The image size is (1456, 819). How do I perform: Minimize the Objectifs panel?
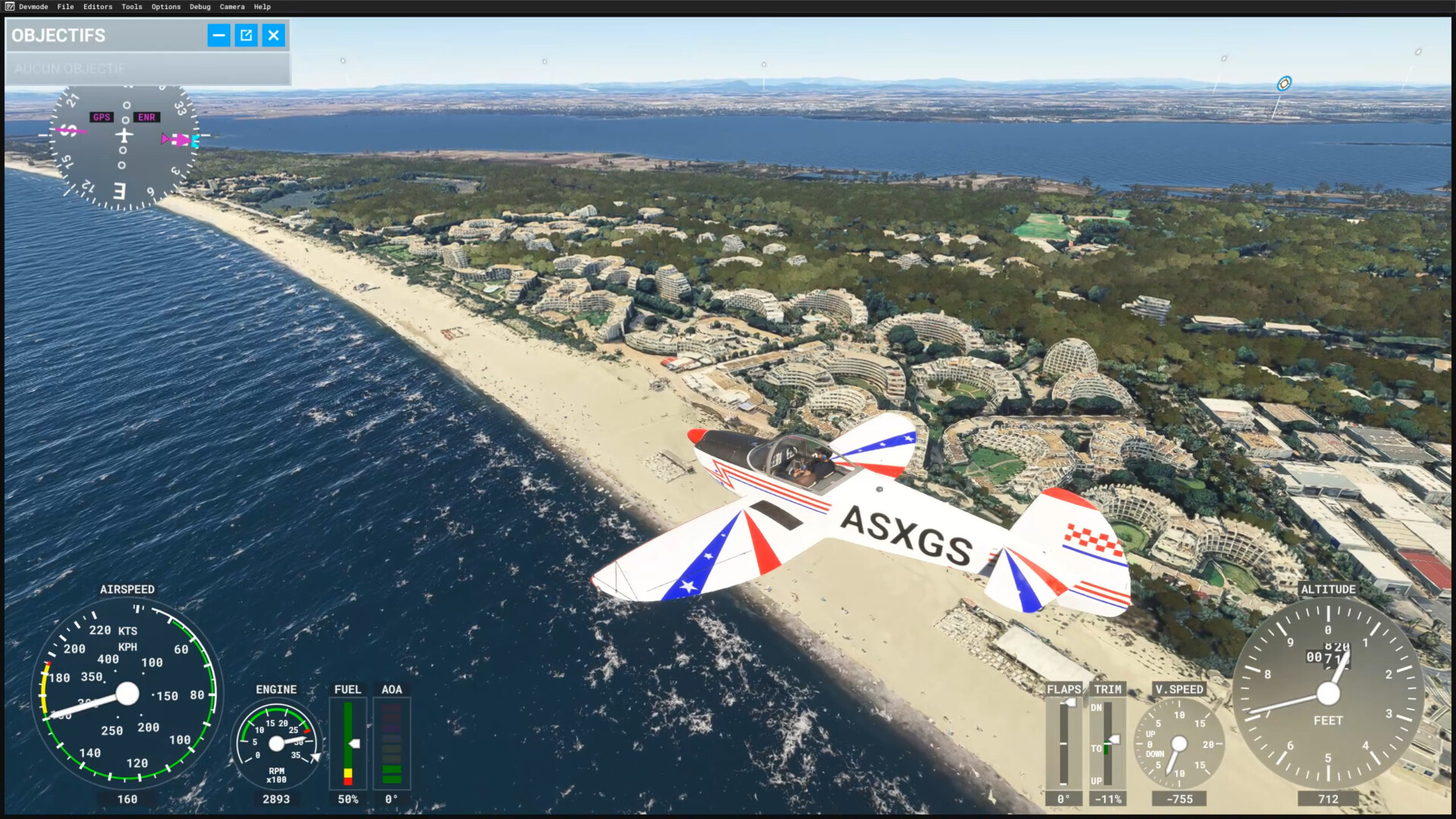coord(218,35)
